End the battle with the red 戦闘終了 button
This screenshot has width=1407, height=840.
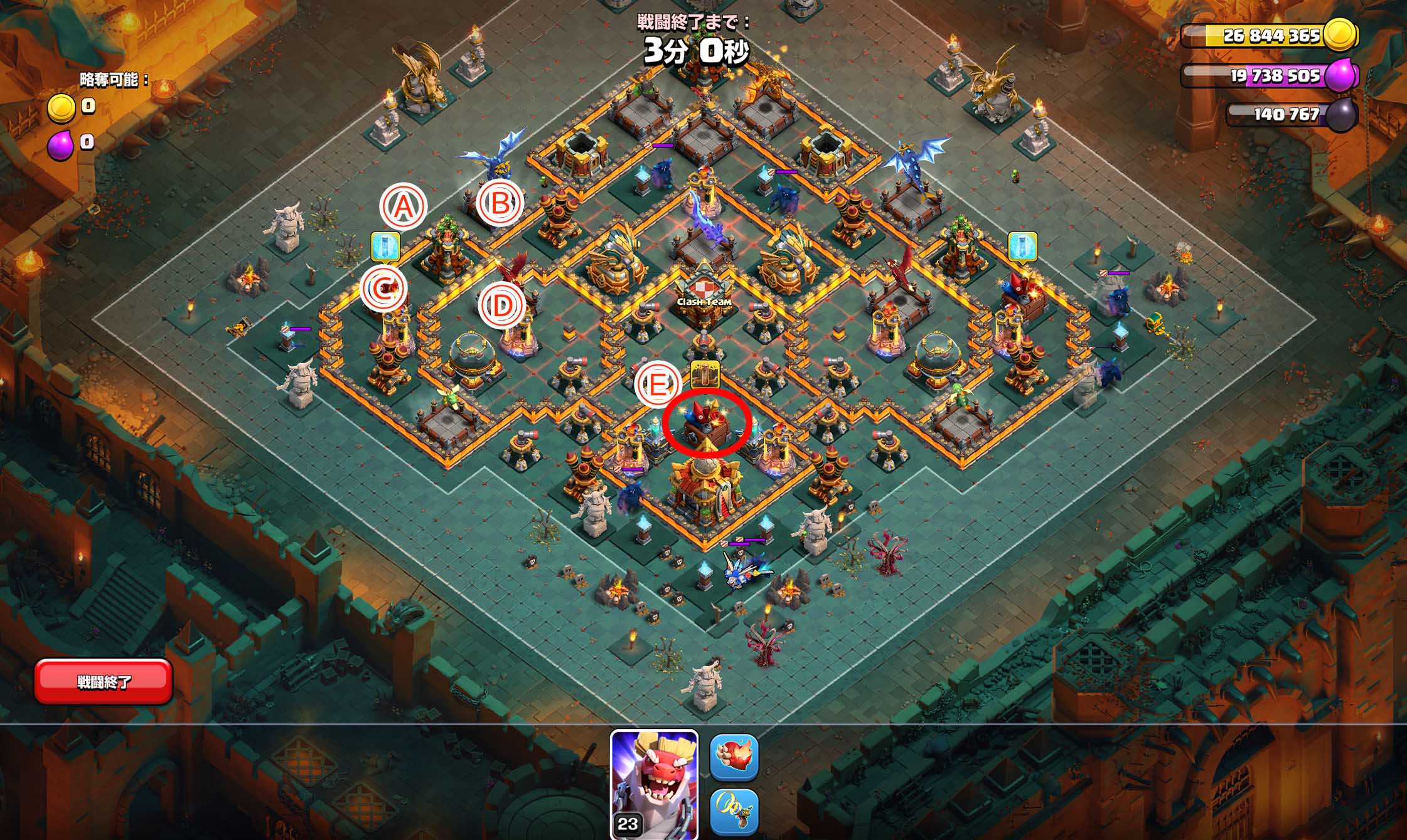pos(104,681)
